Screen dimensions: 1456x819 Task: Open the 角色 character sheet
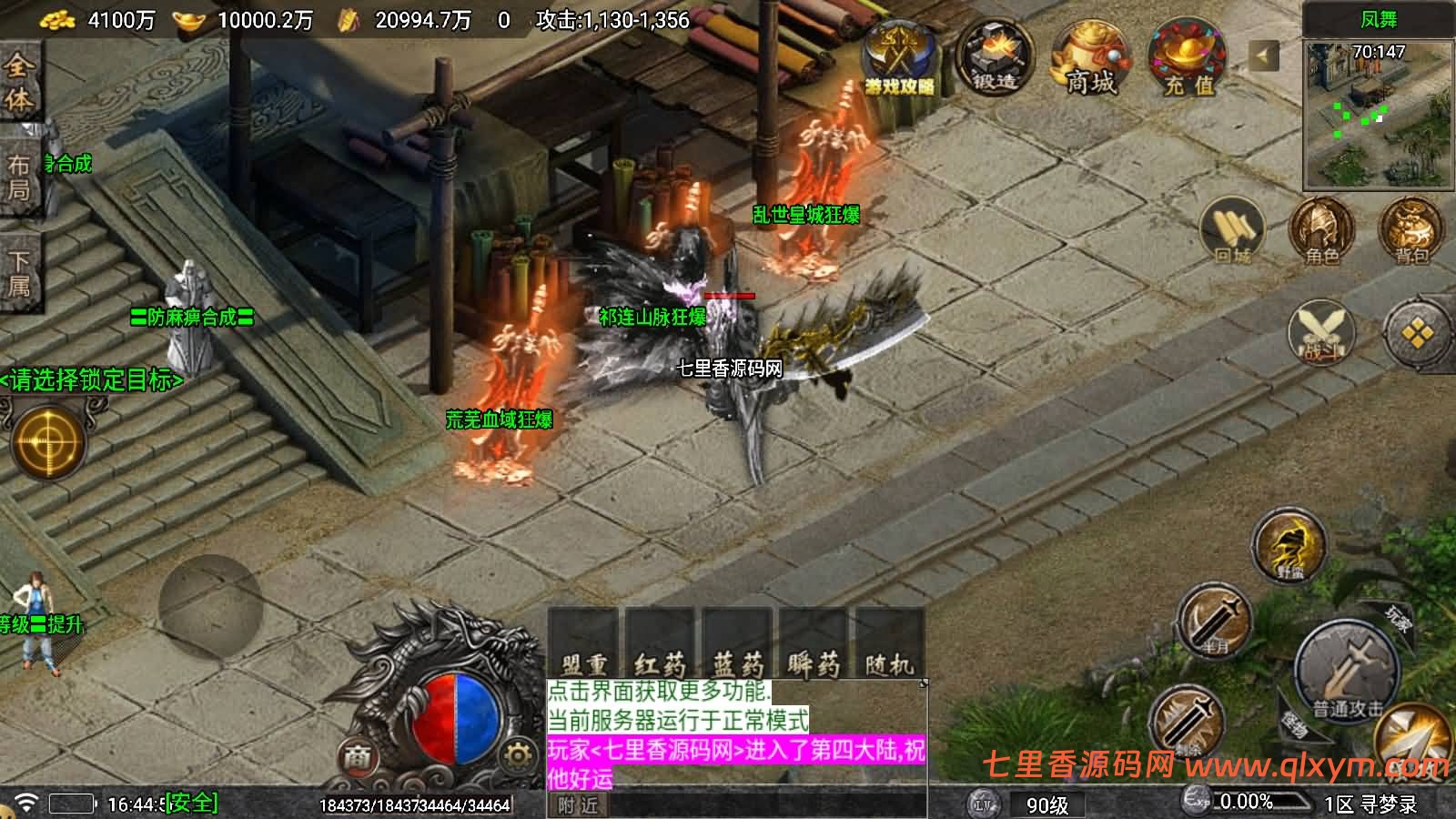1321,231
